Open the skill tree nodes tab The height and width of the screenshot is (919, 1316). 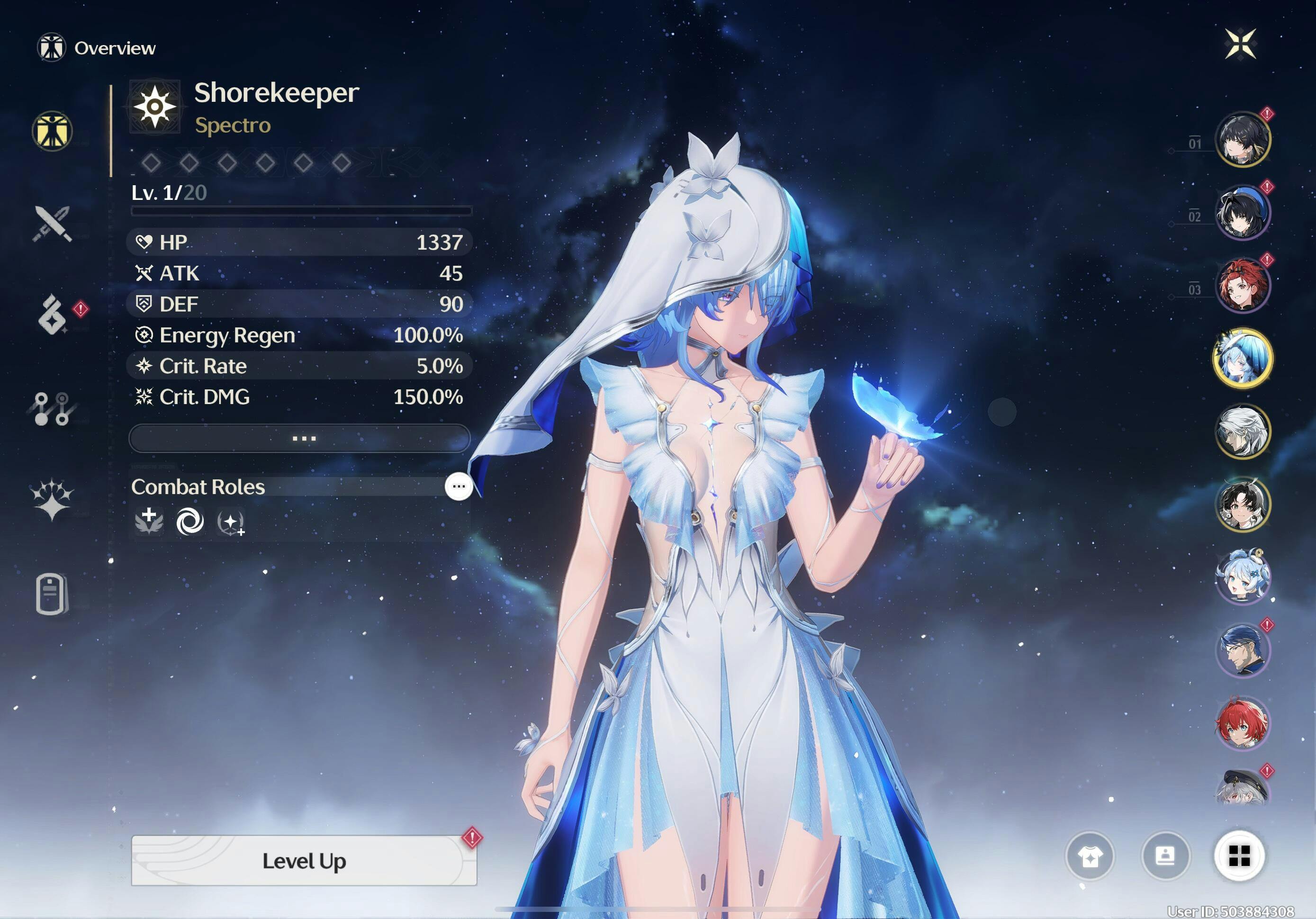52,408
